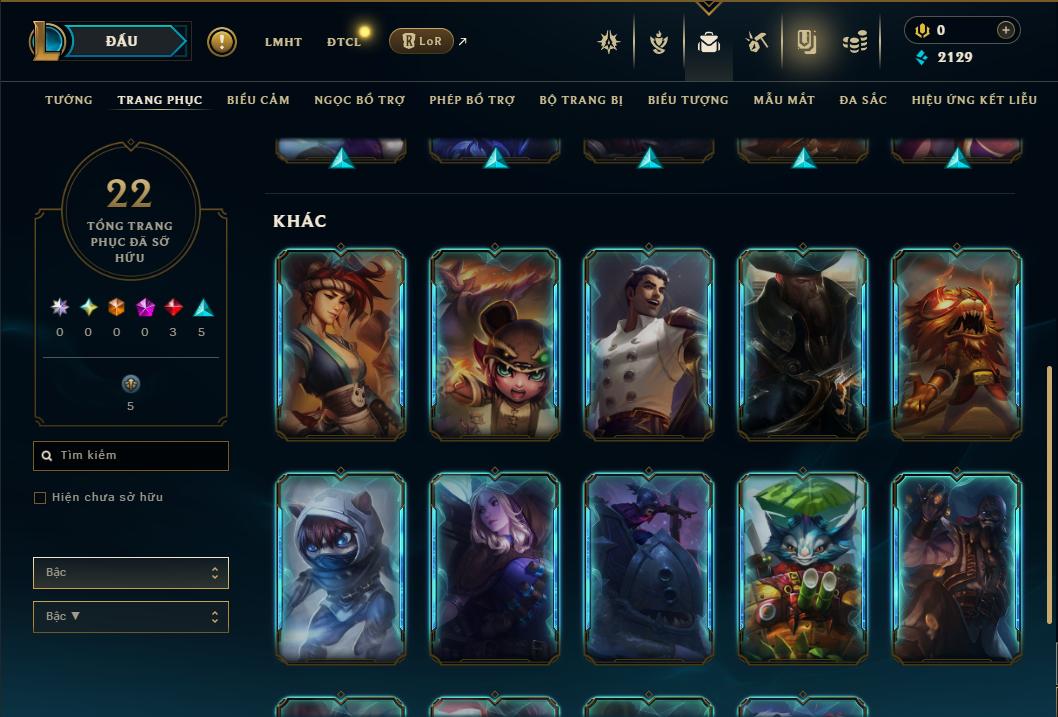The height and width of the screenshot is (717, 1058).
Task: Open the HIỆU ỨNG KẾT LIỄU tab
Action: [x=977, y=100]
